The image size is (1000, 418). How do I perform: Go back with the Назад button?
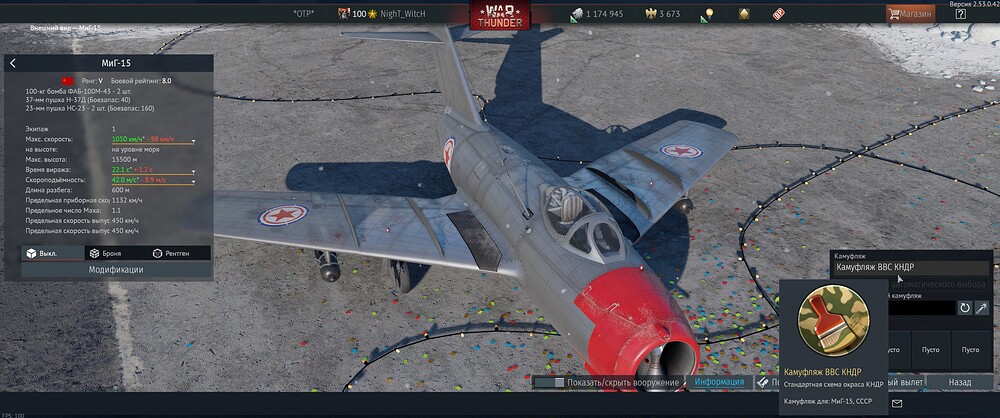(959, 382)
